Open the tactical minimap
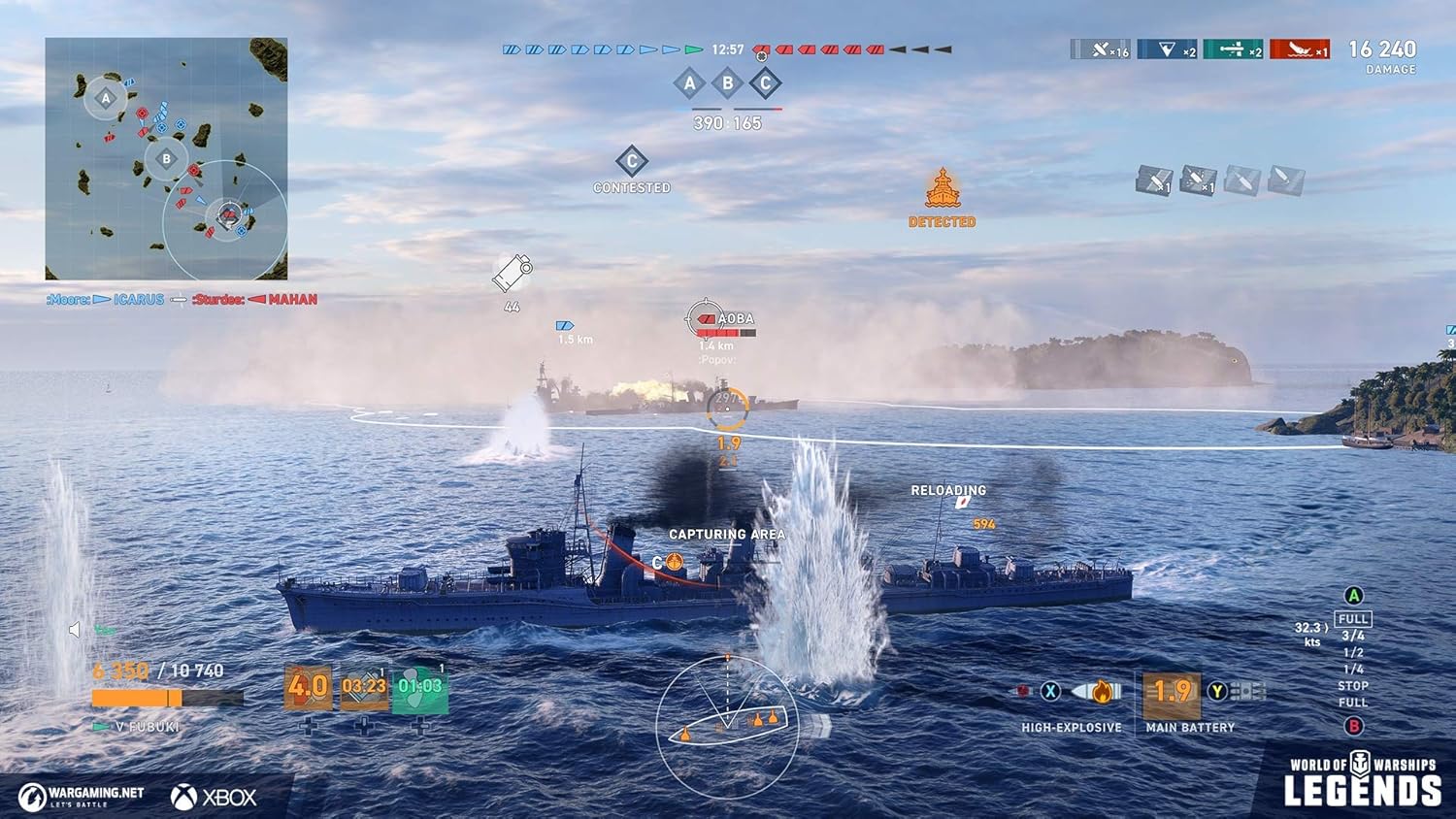This screenshot has width=1456, height=819. pos(166,159)
